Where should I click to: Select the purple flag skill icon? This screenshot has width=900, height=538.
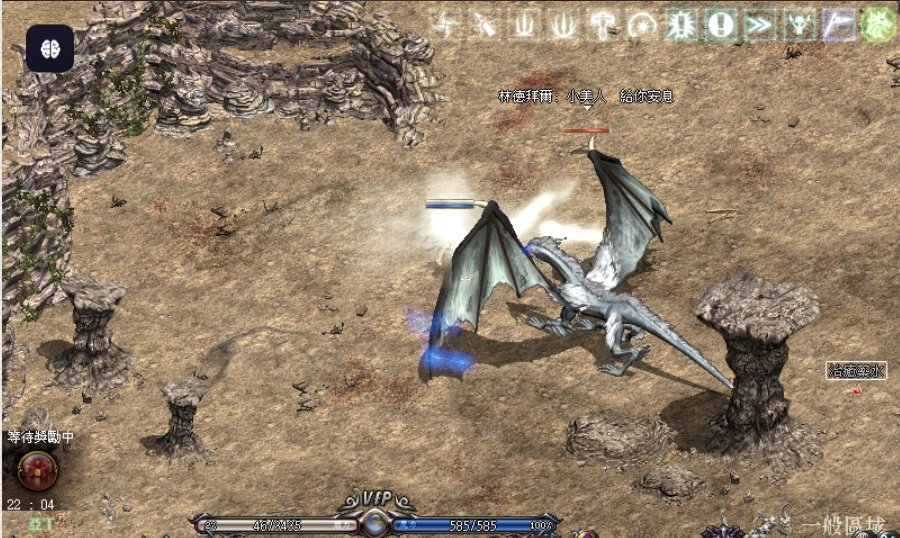click(839, 25)
